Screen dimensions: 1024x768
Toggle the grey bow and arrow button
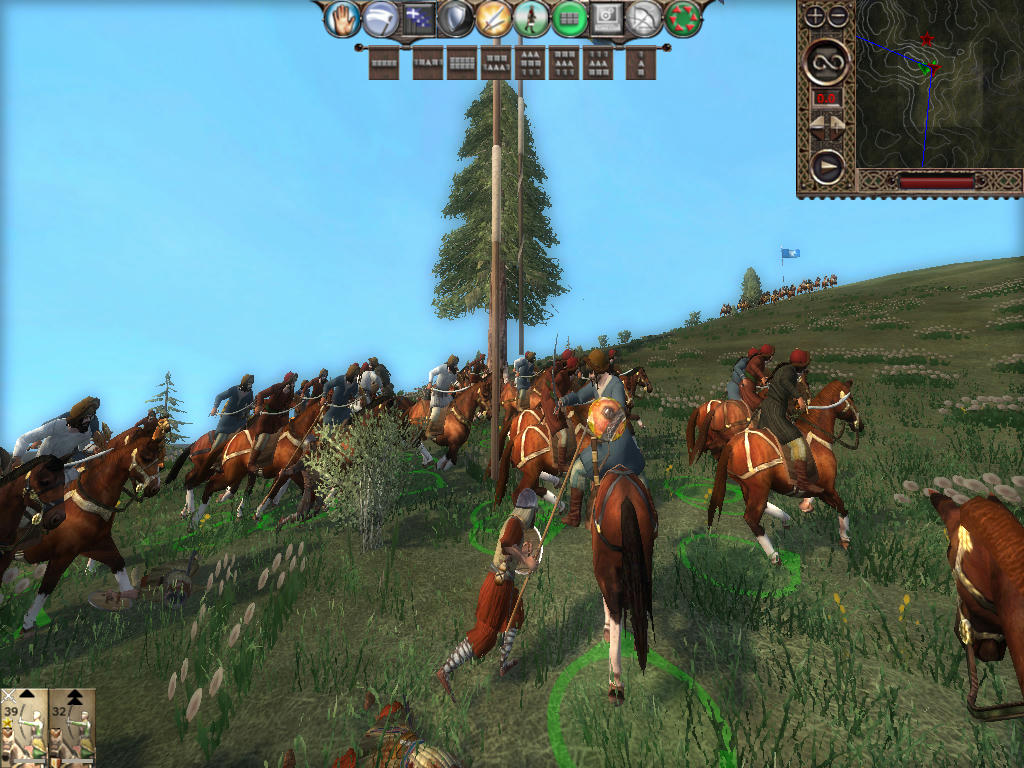[x=645, y=18]
